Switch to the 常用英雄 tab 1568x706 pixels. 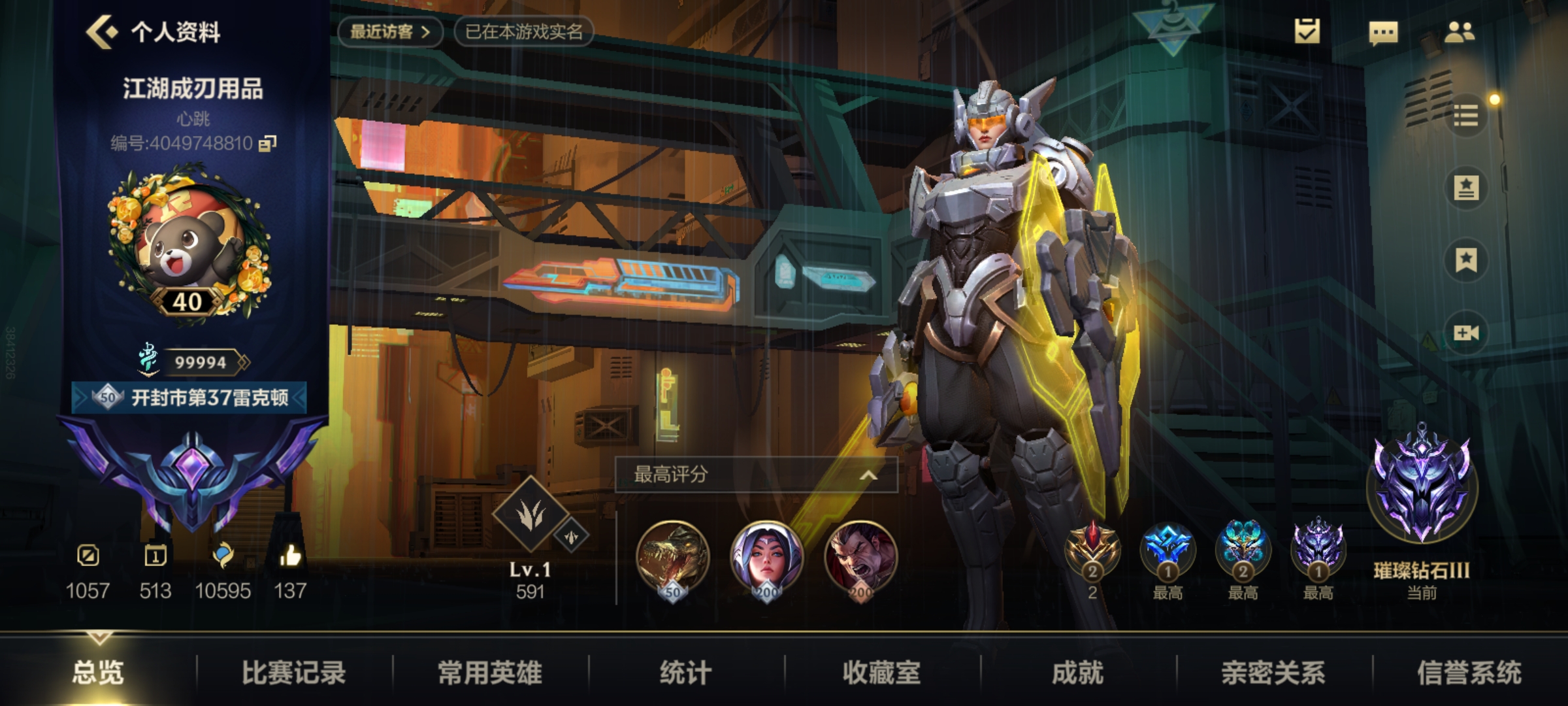[x=490, y=672]
